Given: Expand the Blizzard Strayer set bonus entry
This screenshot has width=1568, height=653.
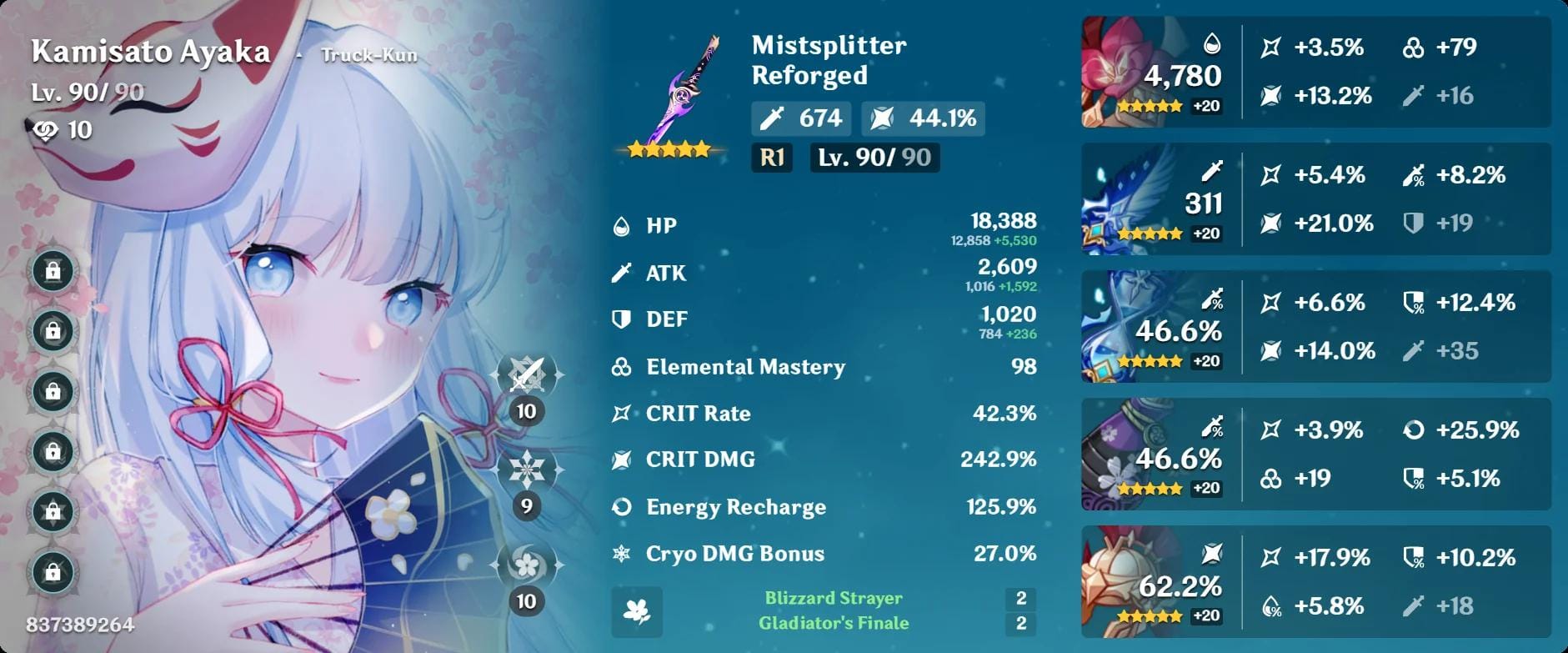Looking at the screenshot, I should (x=833, y=597).
